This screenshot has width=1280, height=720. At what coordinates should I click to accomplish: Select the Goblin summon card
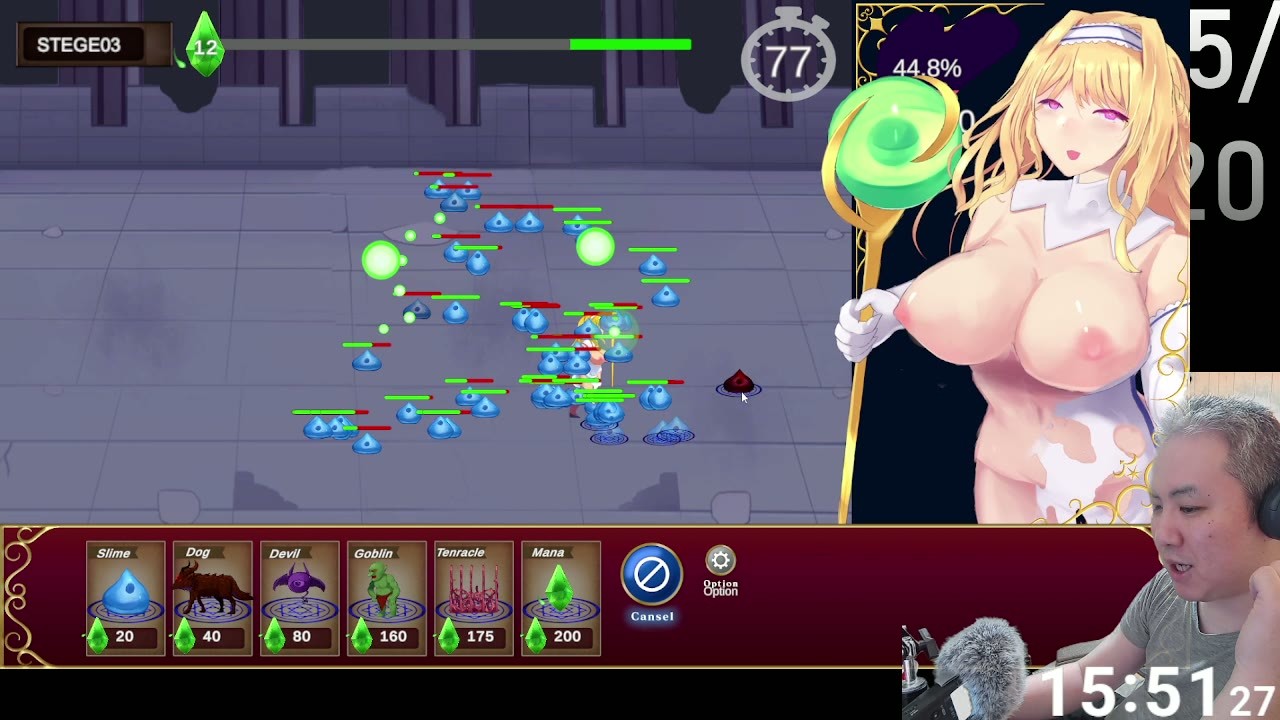[x=386, y=598]
